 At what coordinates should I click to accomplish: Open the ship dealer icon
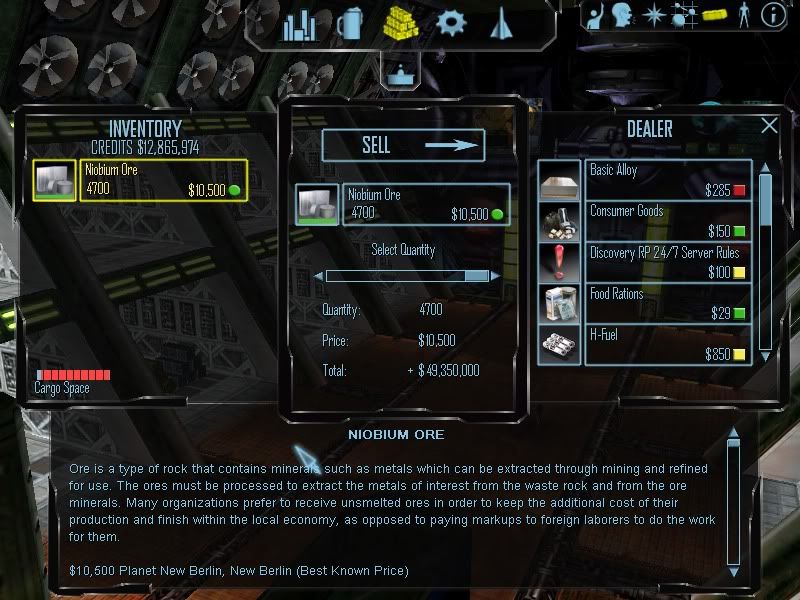[x=501, y=24]
